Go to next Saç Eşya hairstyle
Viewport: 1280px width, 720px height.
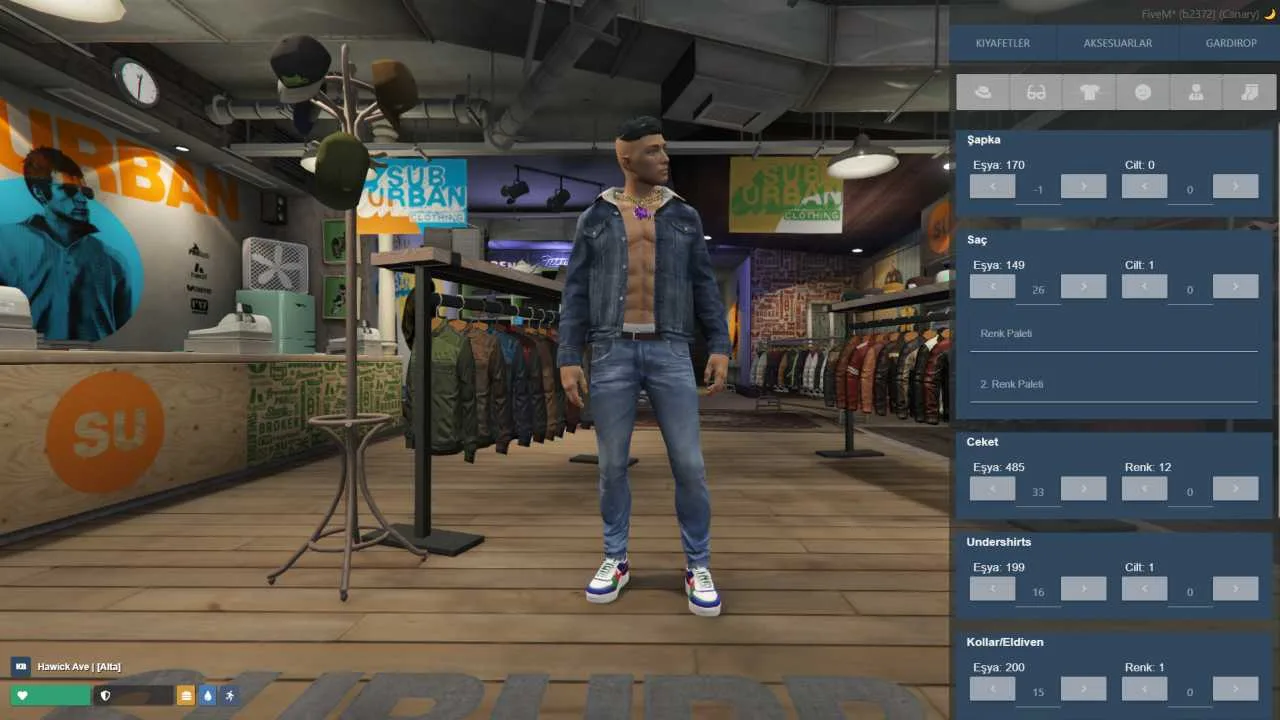[x=1083, y=287]
